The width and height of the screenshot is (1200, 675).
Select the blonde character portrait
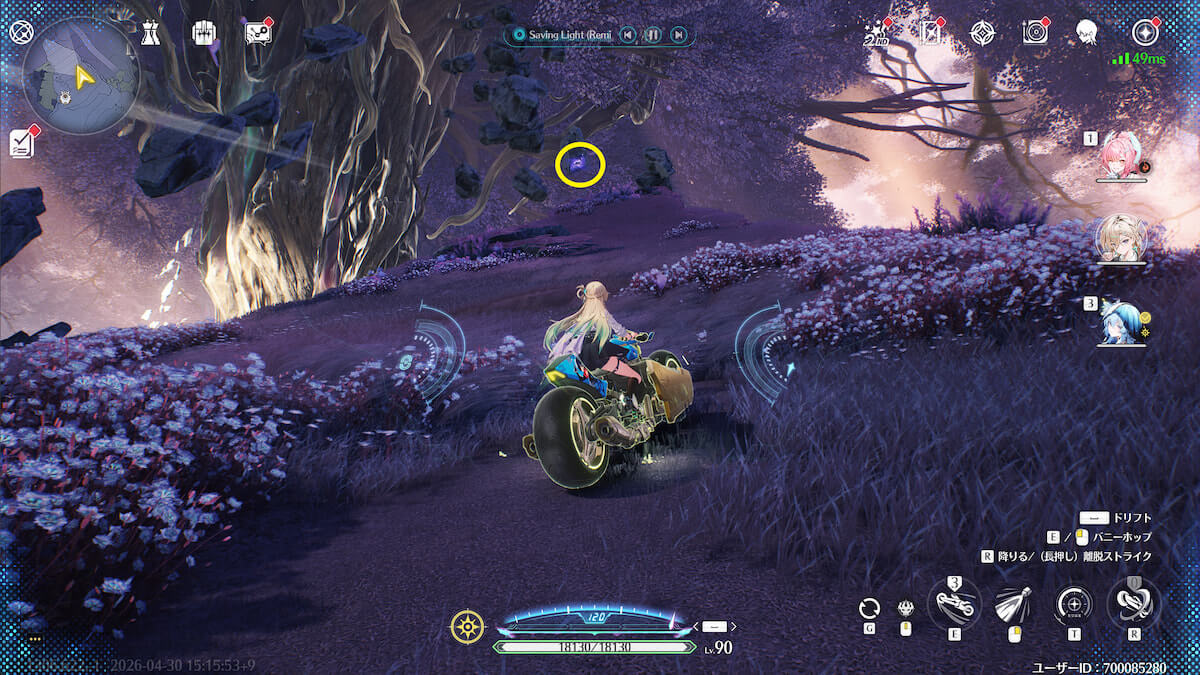pos(1120,238)
